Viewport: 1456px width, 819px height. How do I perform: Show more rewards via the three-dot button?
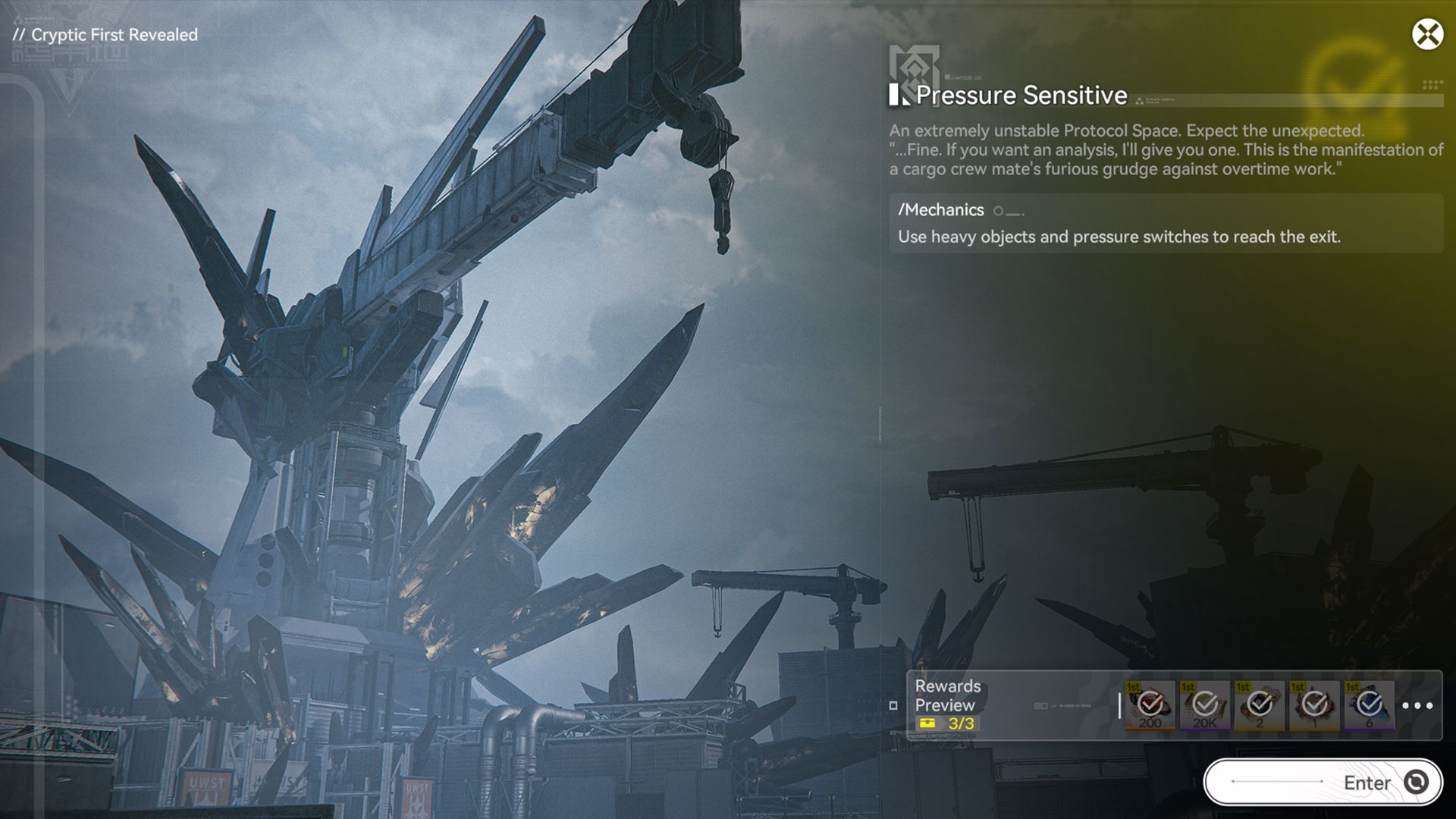point(1417,705)
